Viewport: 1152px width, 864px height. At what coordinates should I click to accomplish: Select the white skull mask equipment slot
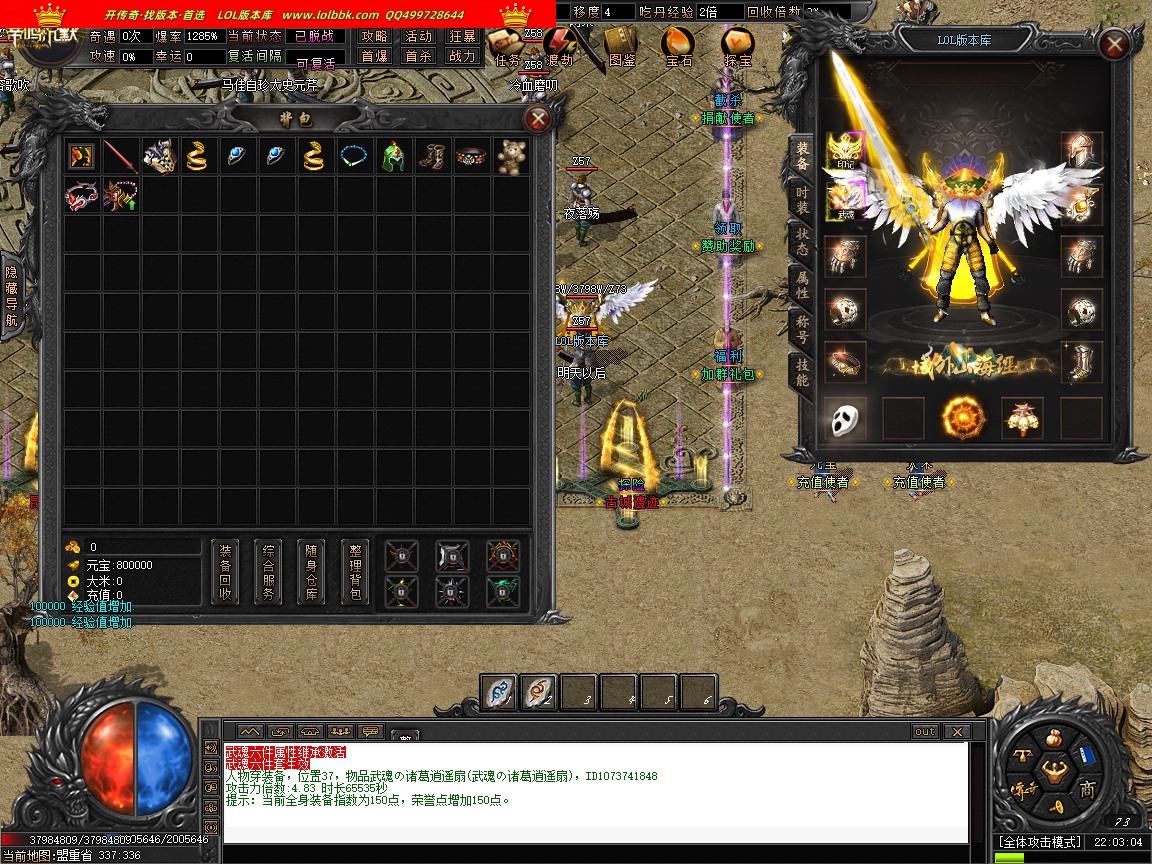[847, 418]
